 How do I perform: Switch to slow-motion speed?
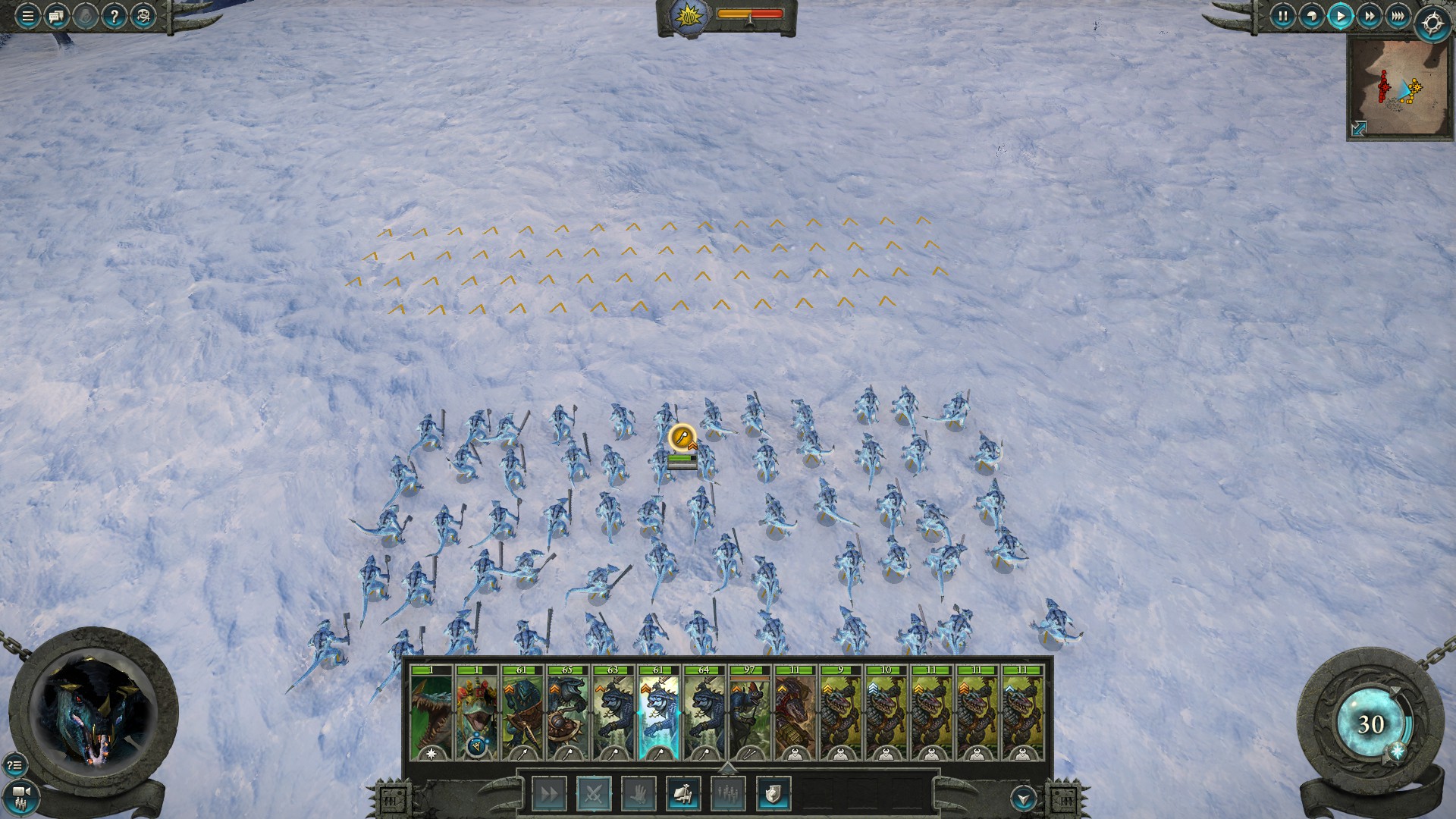pyautogui.click(x=1311, y=16)
